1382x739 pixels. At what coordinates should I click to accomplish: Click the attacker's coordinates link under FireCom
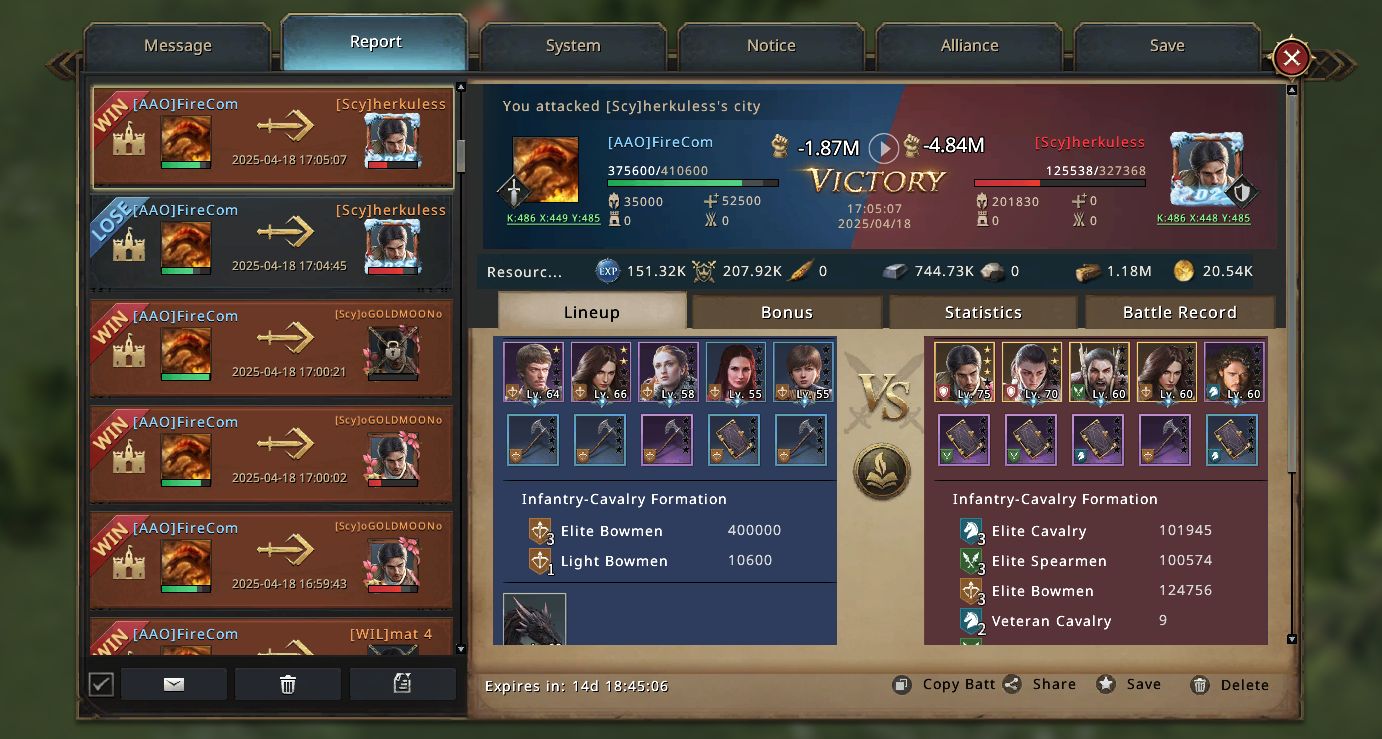(x=553, y=218)
